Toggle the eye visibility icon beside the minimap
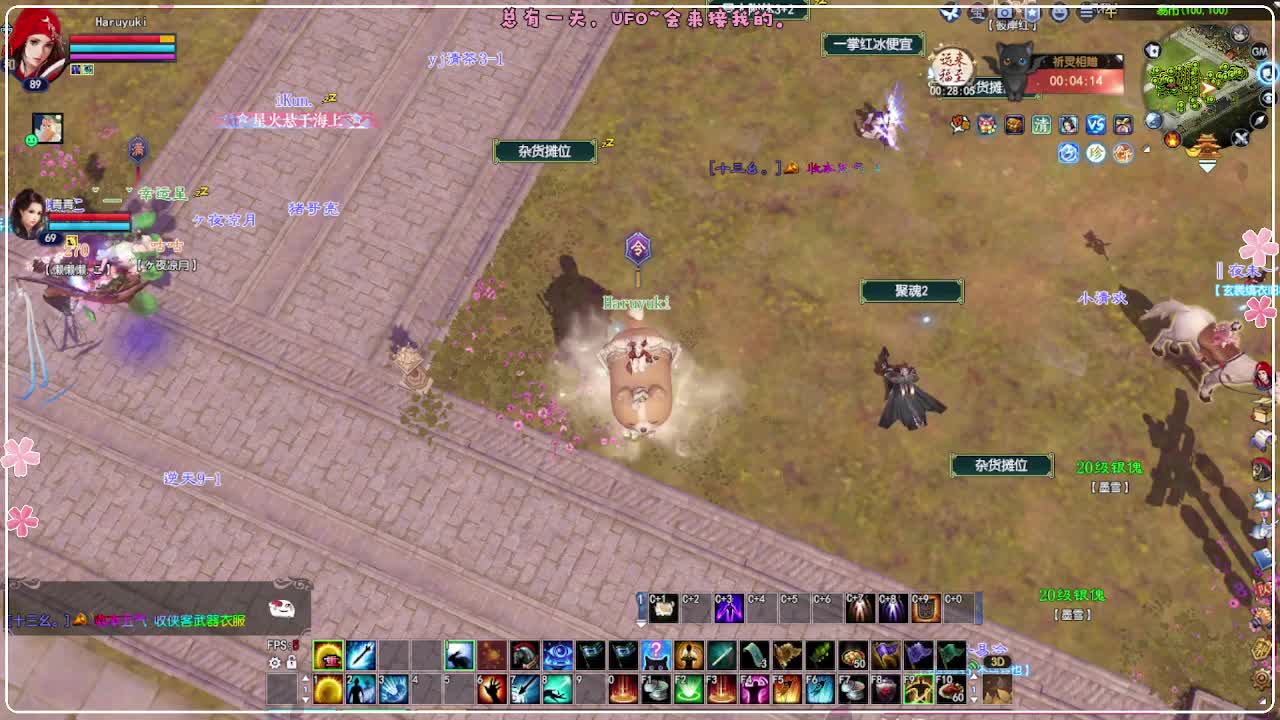The height and width of the screenshot is (720, 1280). pyautogui.click(x=1265, y=97)
